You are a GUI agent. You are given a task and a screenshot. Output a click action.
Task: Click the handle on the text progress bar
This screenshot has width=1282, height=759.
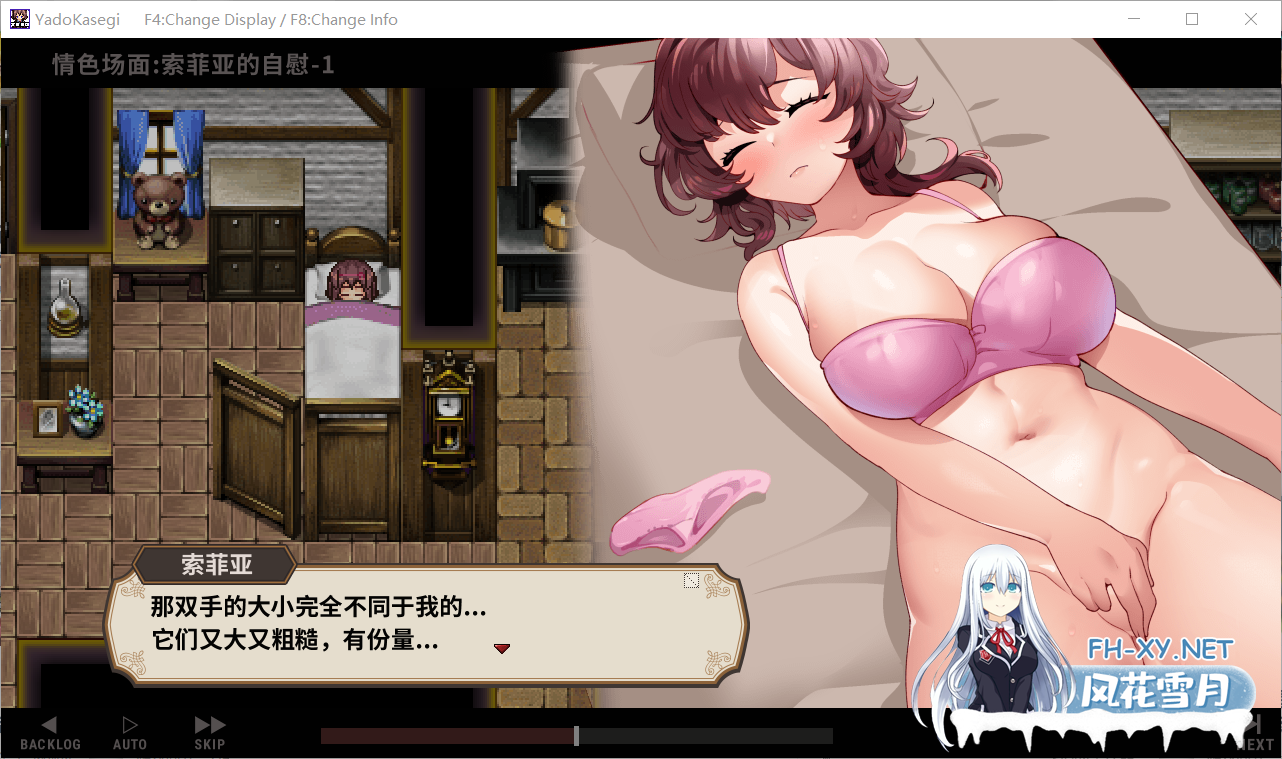click(x=576, y=735)
